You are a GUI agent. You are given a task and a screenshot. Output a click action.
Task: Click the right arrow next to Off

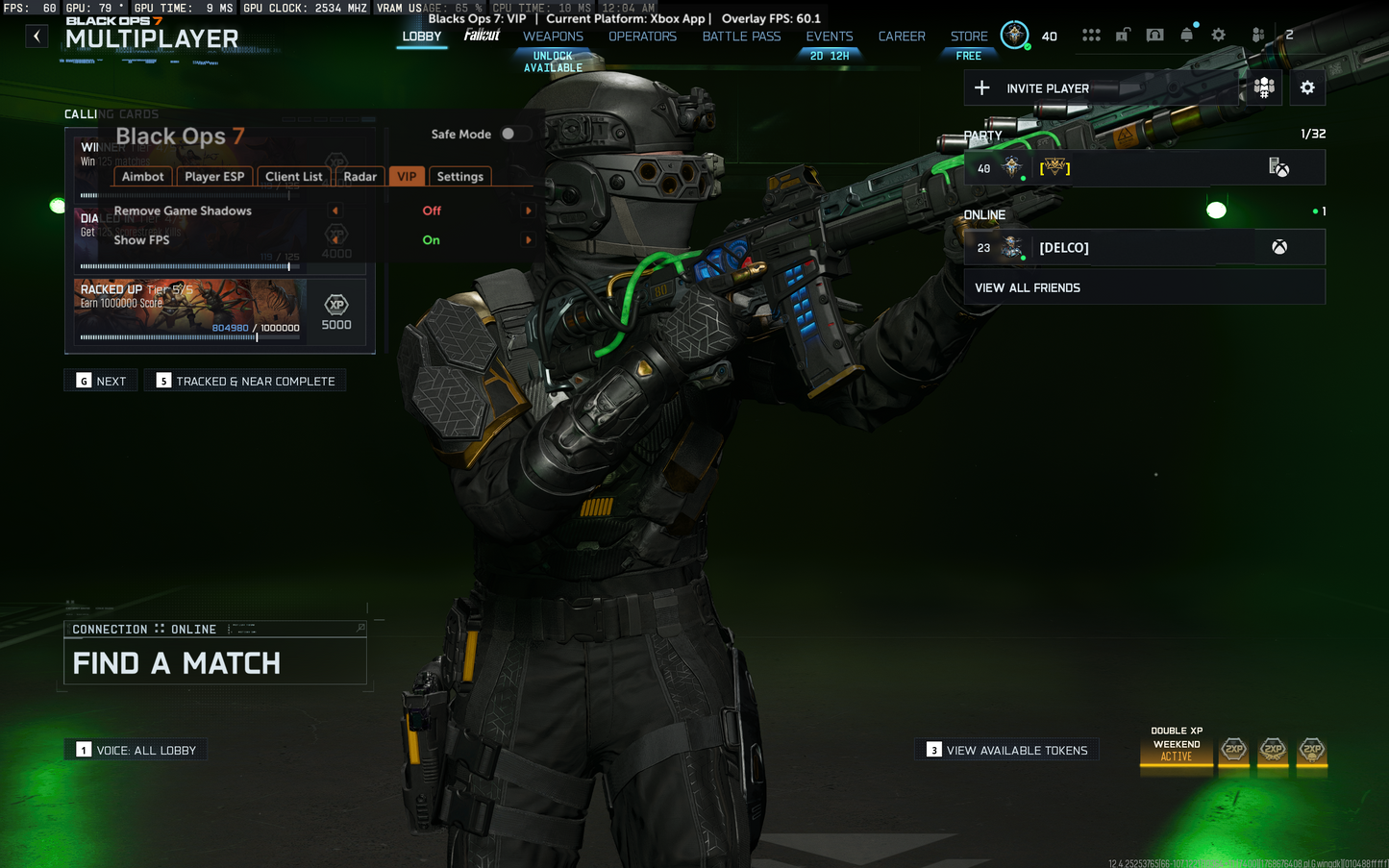(x=527, y=211)
